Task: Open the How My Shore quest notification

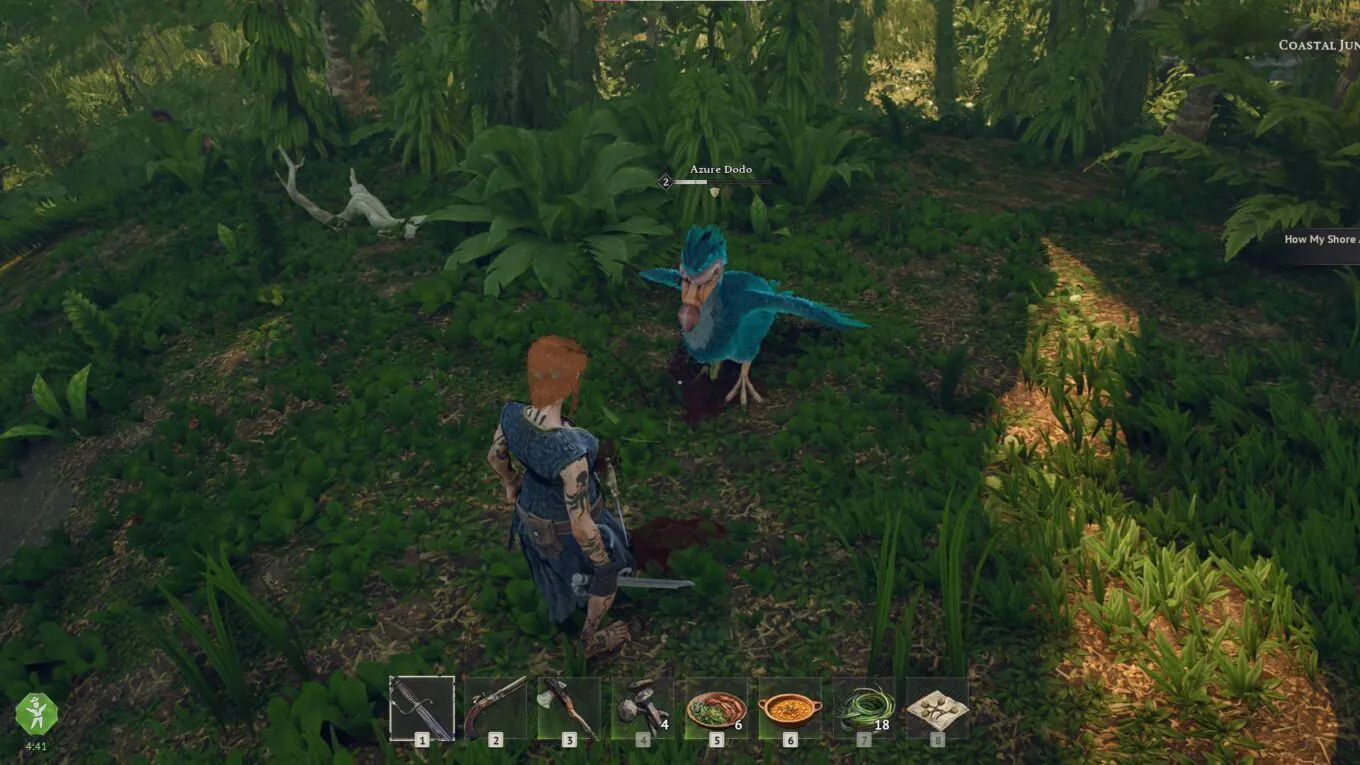Action: pyautogui.click(x=1320, y=239)
